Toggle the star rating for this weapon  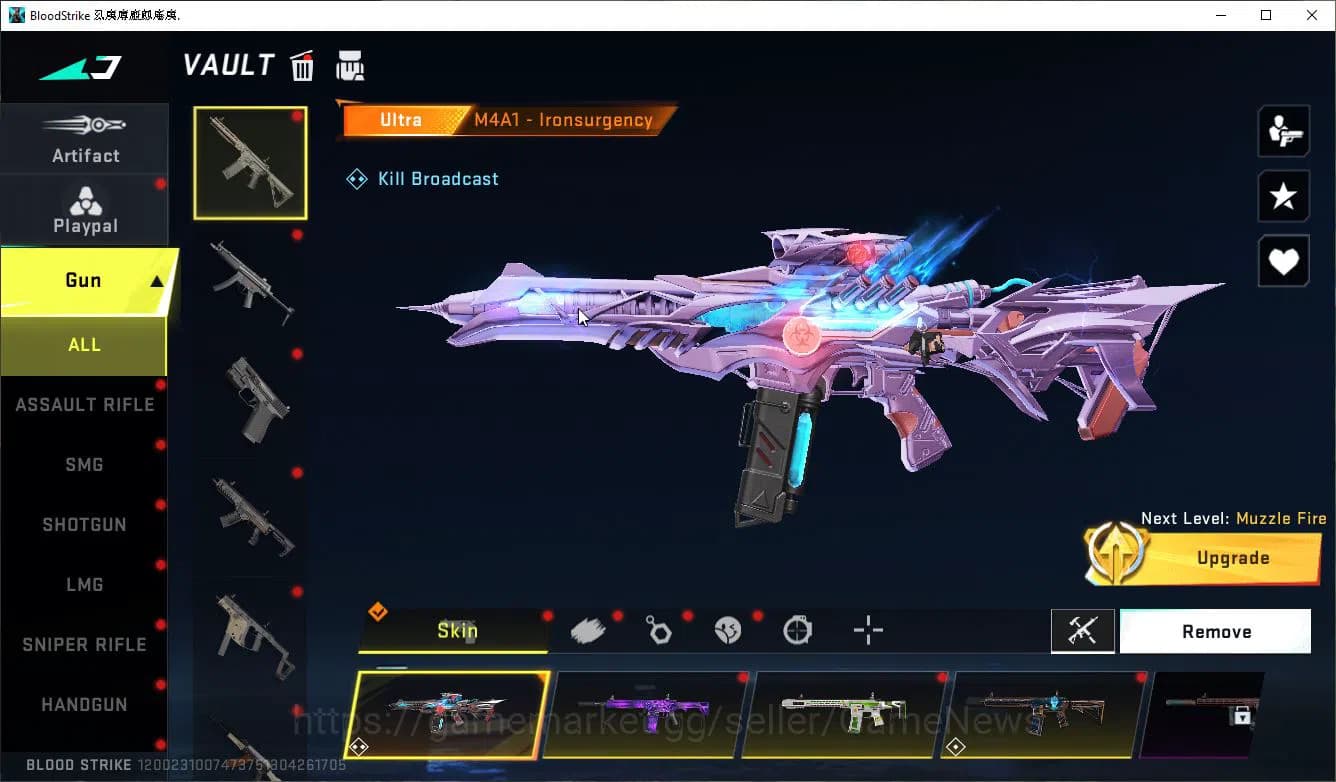point(1283,196)
